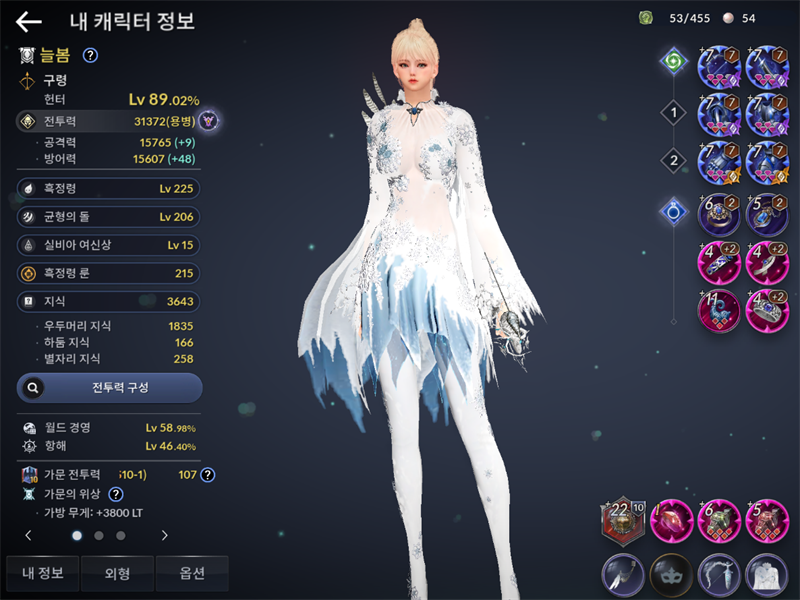Show help next to the family name 늘봄
Viewport: 800px width, 600px height.
tap(90, 56)
